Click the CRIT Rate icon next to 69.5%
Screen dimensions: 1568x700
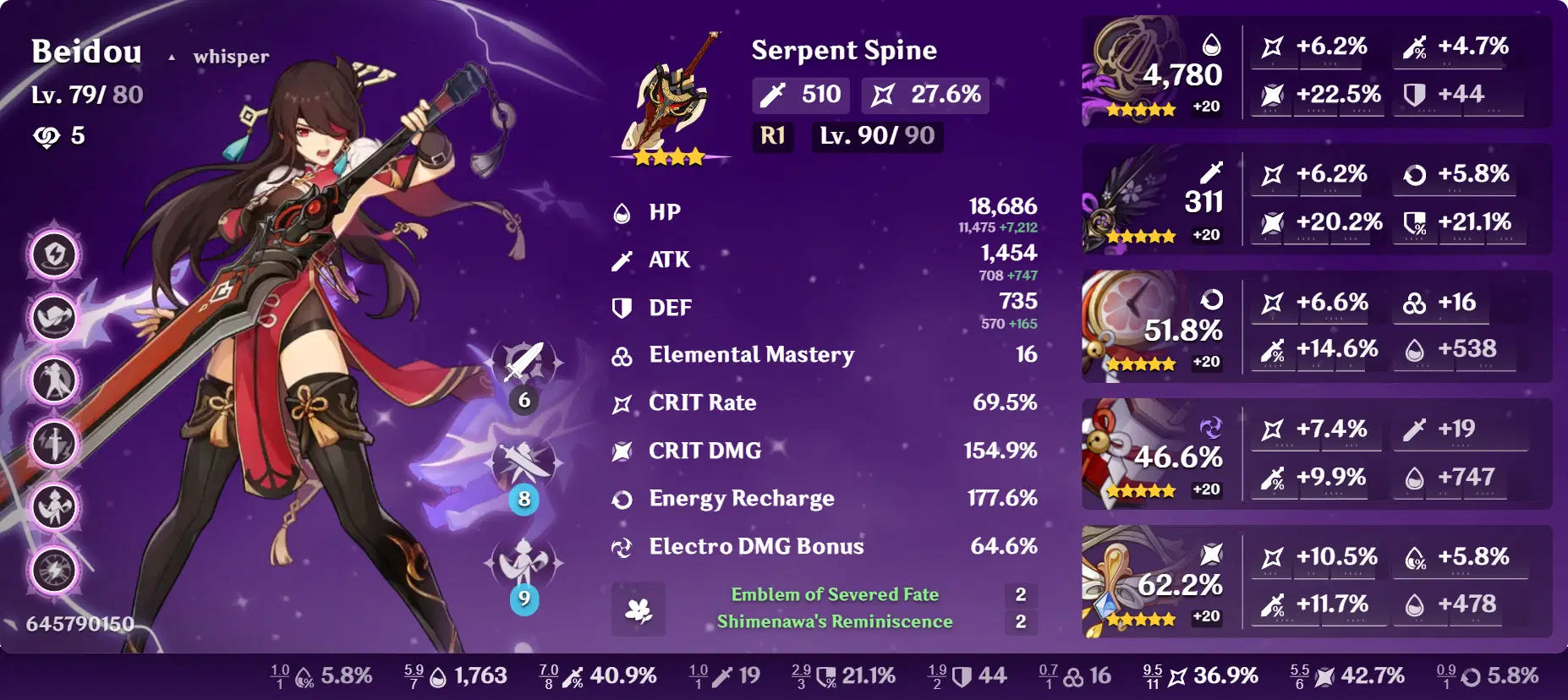coord(622,403)
